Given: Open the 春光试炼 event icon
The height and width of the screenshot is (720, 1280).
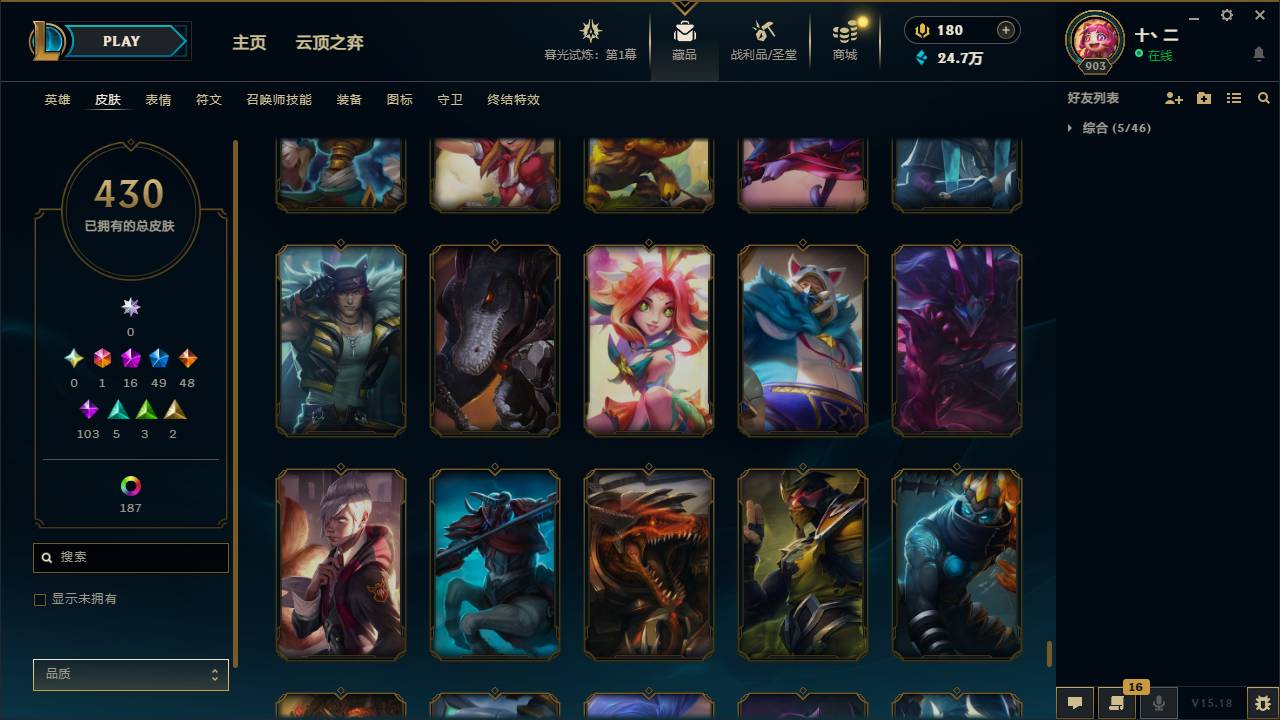Looking at the screenshot, I should [x=590, y=40].
